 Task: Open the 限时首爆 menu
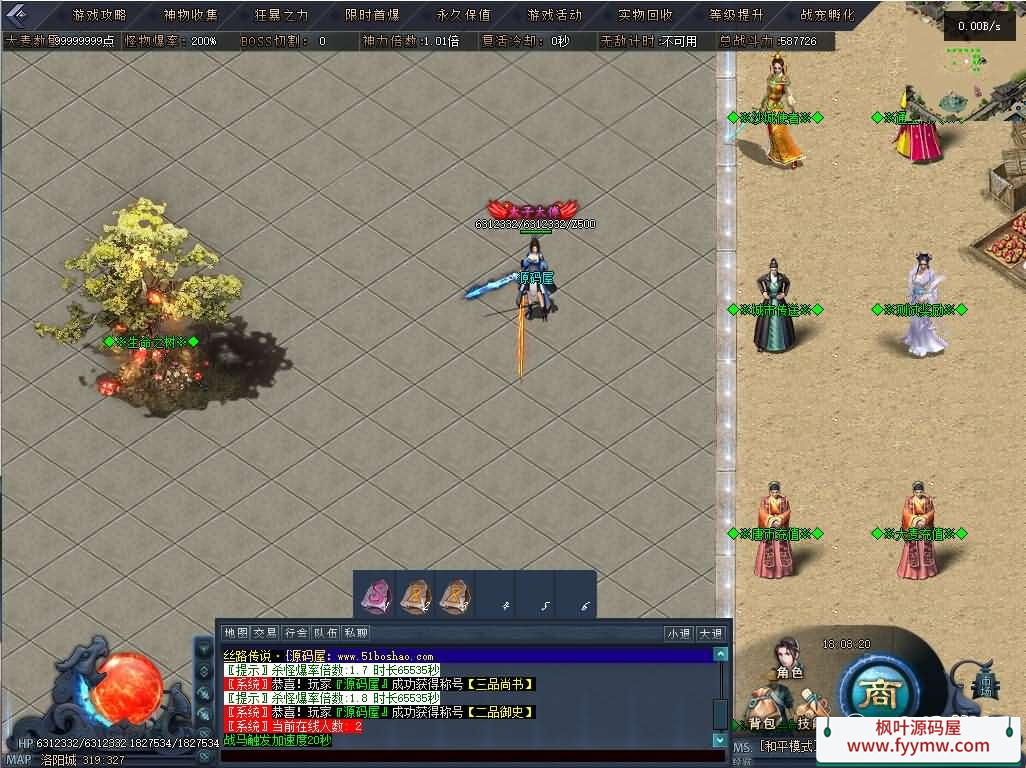[373, 15]
